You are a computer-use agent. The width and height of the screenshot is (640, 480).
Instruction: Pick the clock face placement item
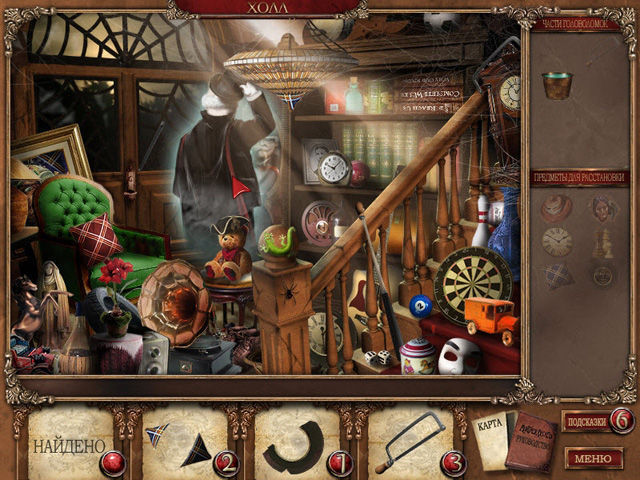(557, 241)
